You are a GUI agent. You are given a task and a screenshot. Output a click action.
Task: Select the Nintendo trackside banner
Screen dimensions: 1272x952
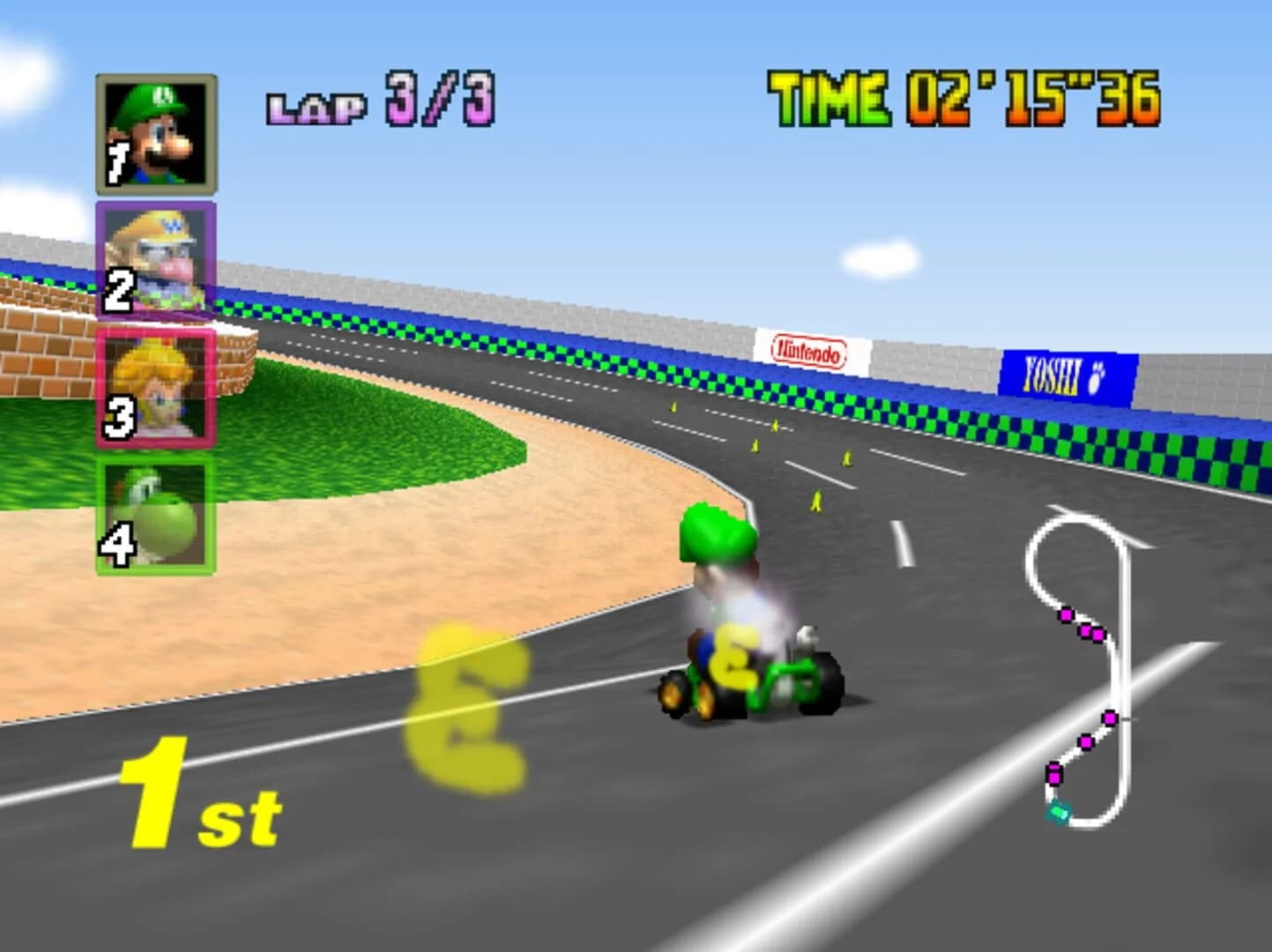click(x=807, y=353)
